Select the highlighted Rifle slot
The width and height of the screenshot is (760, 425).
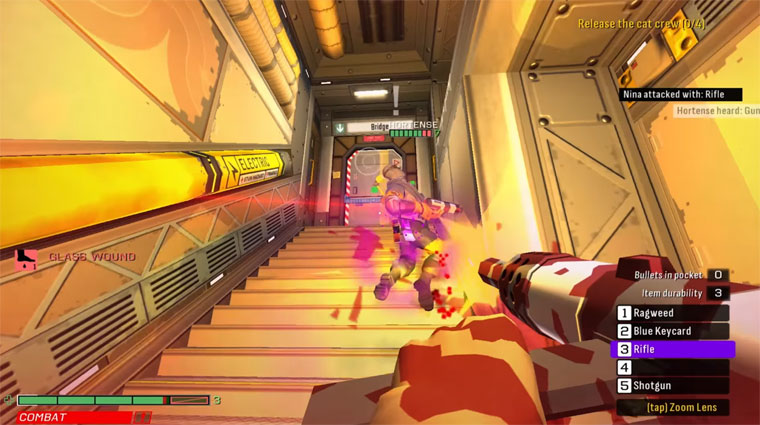672,349
